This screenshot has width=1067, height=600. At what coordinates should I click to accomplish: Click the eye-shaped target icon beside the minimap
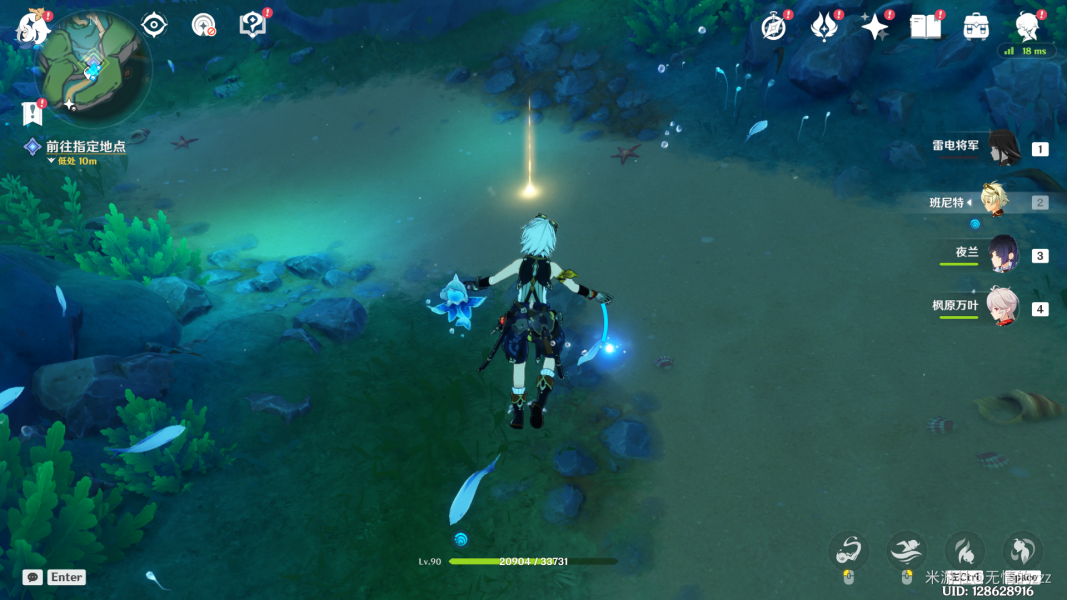coord(154,25)
